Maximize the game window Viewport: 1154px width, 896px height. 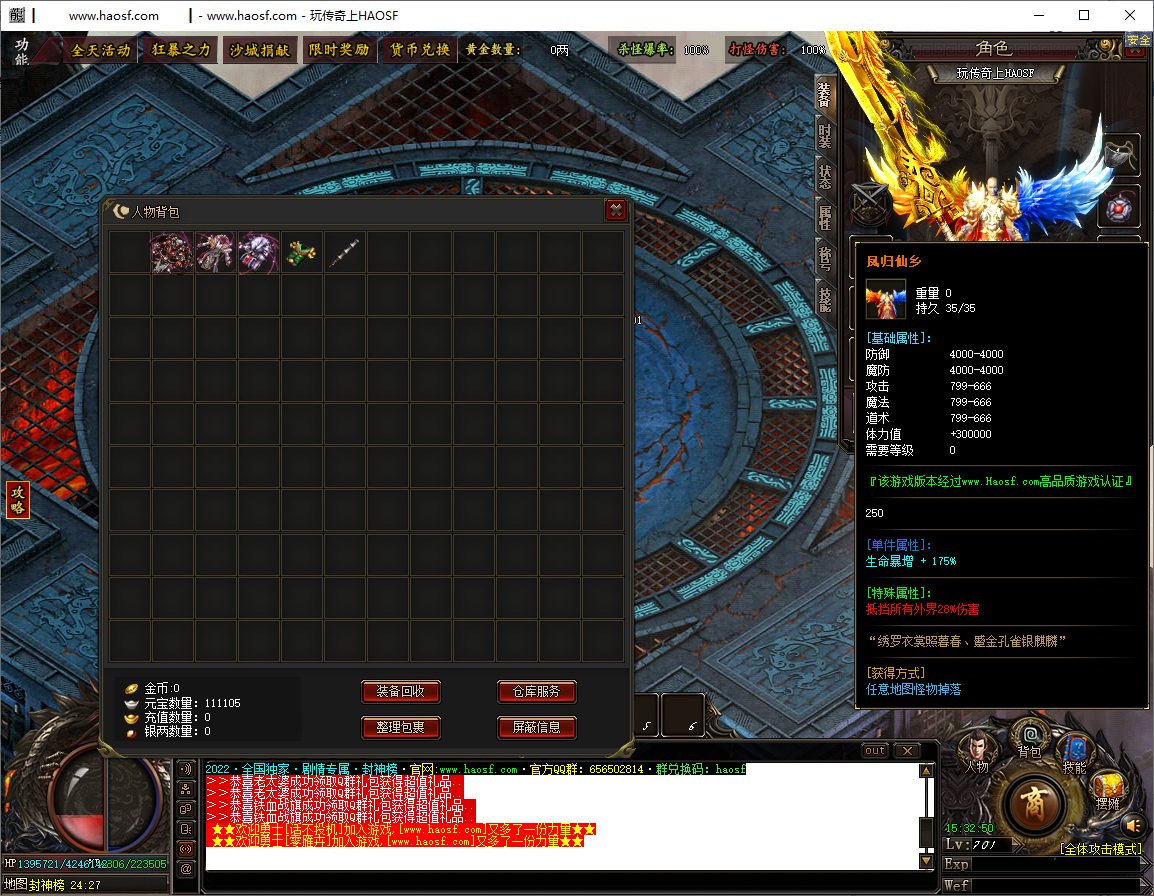1084,15
